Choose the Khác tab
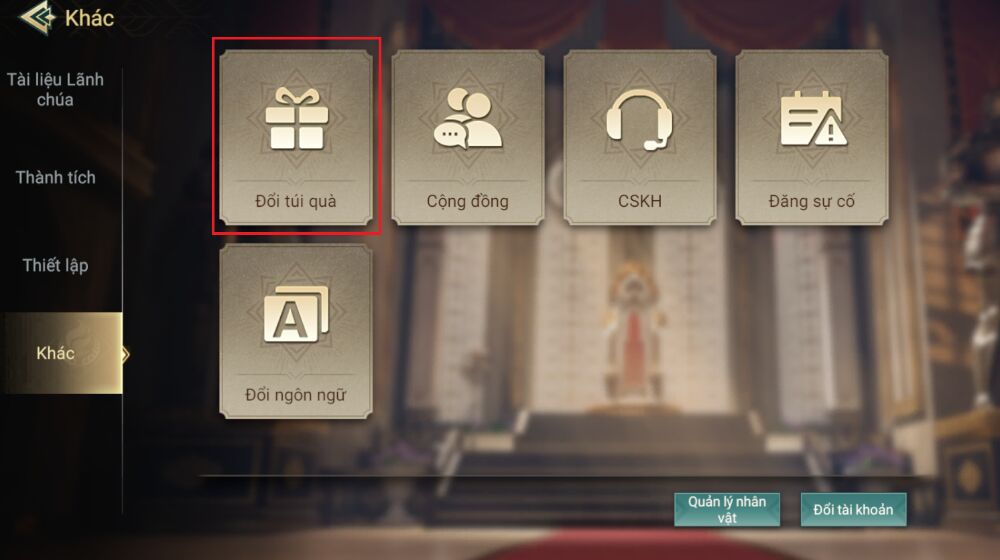 click(58, 353)
